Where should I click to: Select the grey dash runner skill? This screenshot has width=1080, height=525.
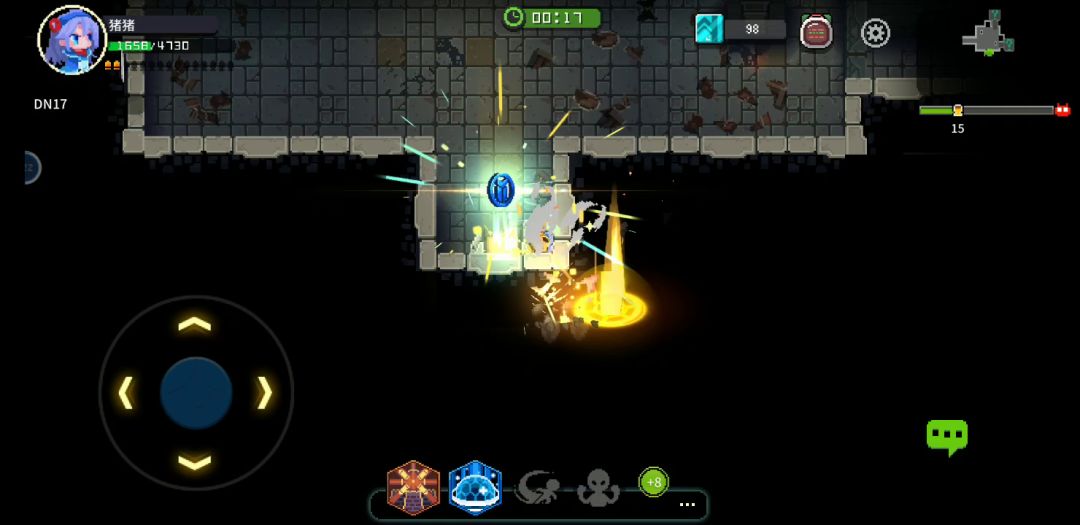click(x=537, y=487)
